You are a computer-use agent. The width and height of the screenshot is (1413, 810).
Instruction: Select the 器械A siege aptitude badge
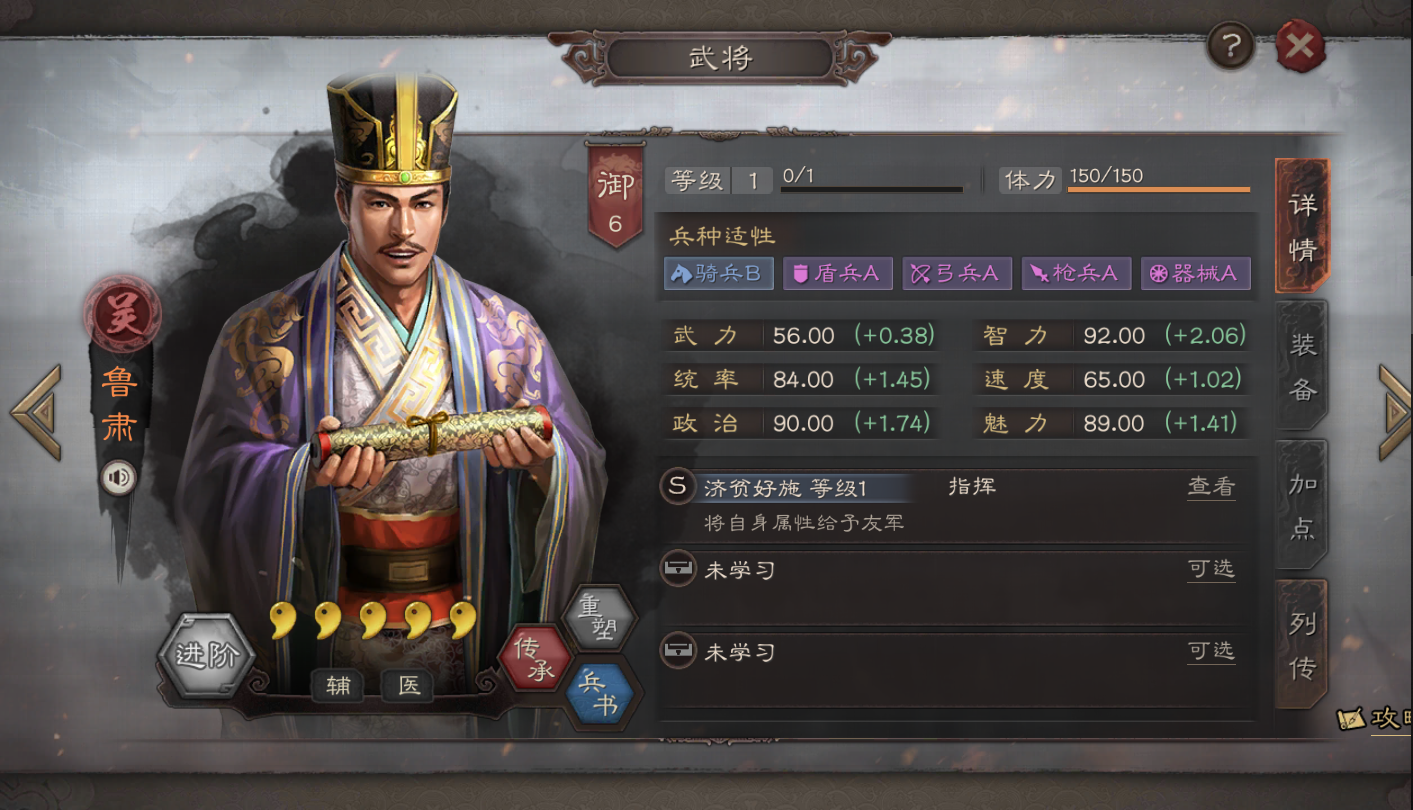tap(1195, 273)
